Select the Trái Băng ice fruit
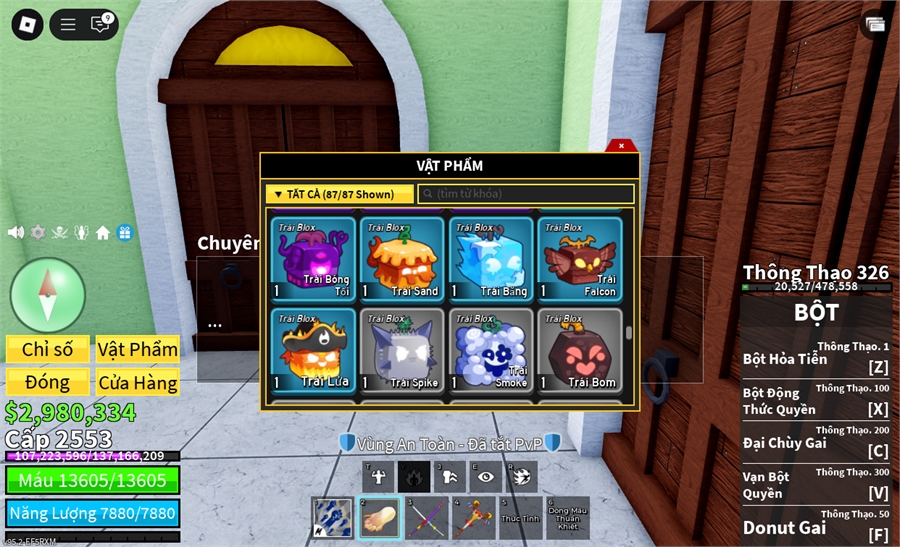The image size is (900, 547). (x=491, y=259)
